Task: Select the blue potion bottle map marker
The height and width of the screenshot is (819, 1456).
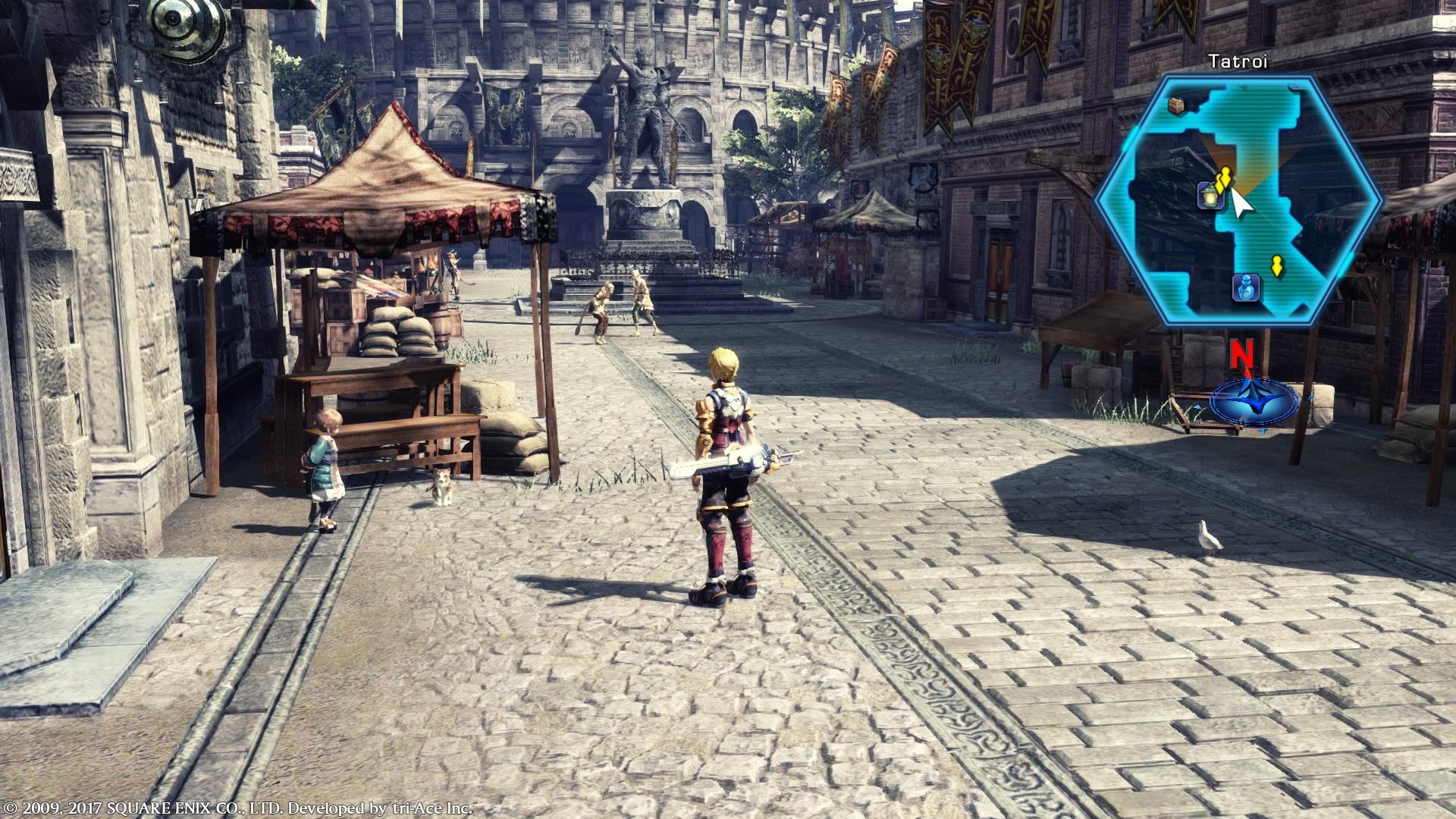Action: click(1247, 287)
